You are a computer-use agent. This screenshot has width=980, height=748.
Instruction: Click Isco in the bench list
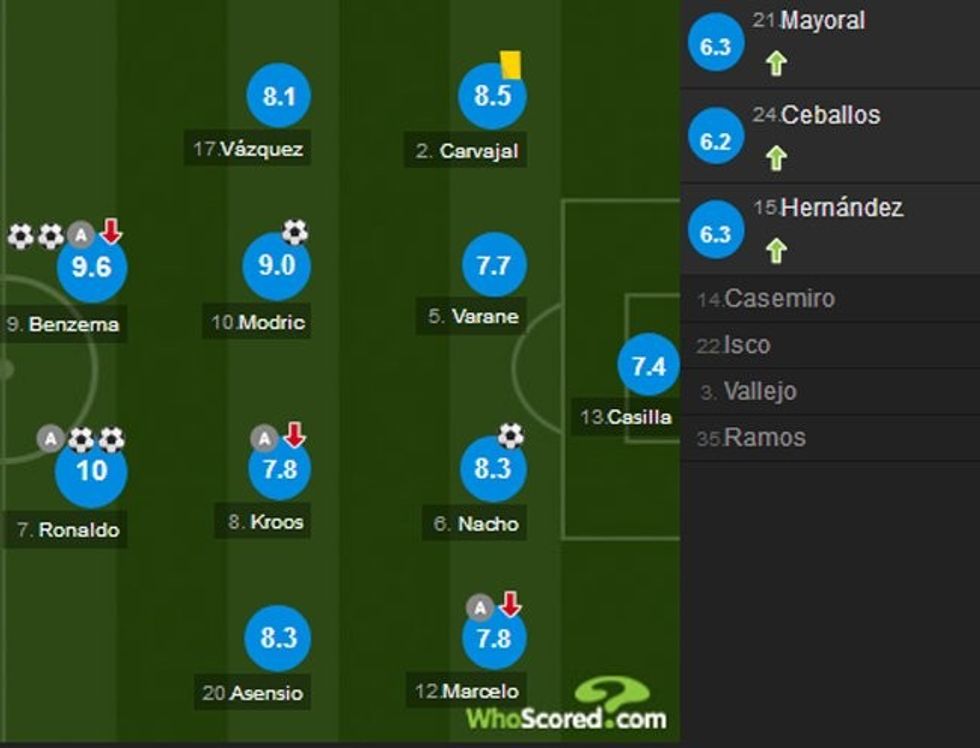[830, 345]
